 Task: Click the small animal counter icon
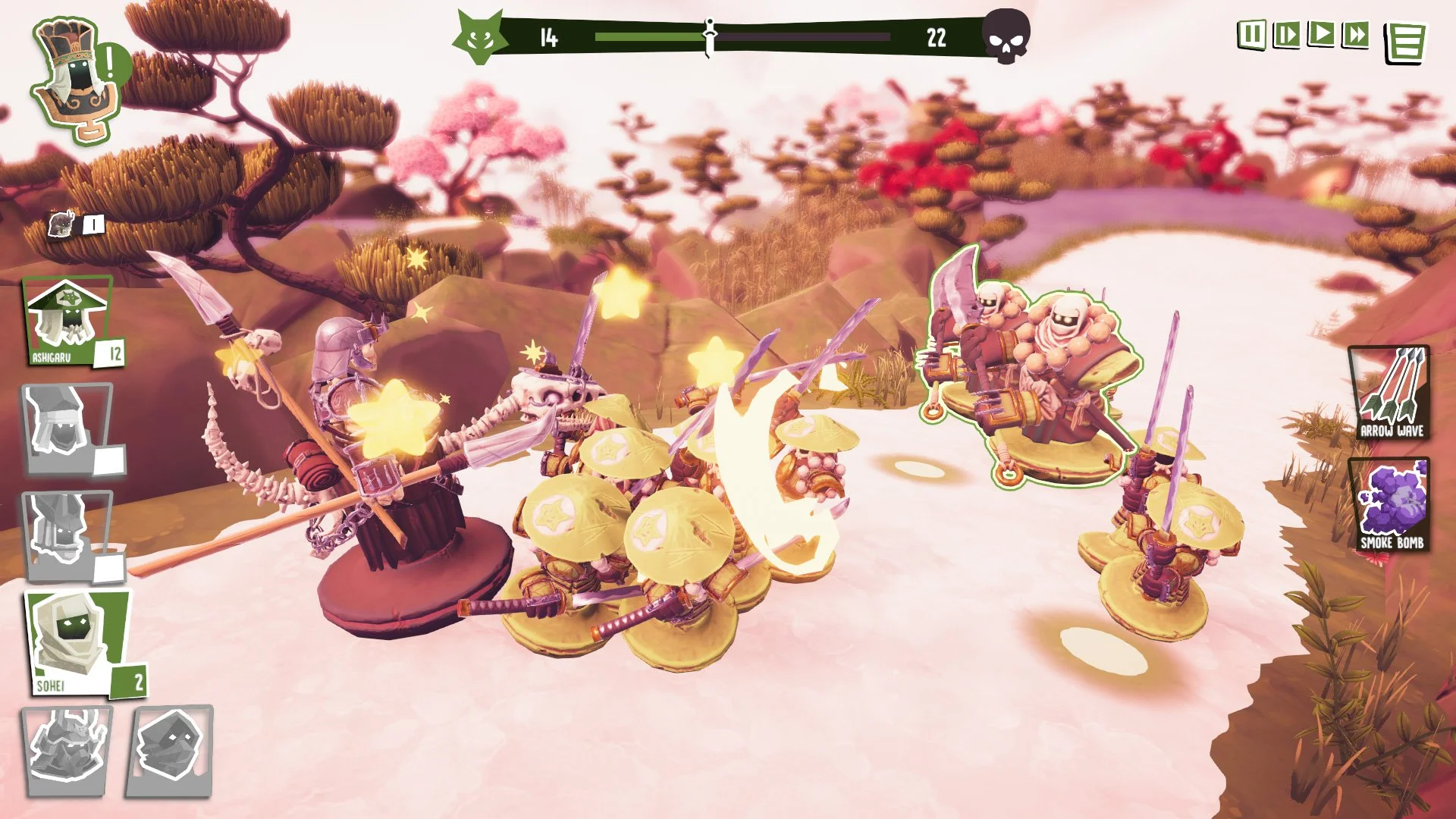(61, 224)
